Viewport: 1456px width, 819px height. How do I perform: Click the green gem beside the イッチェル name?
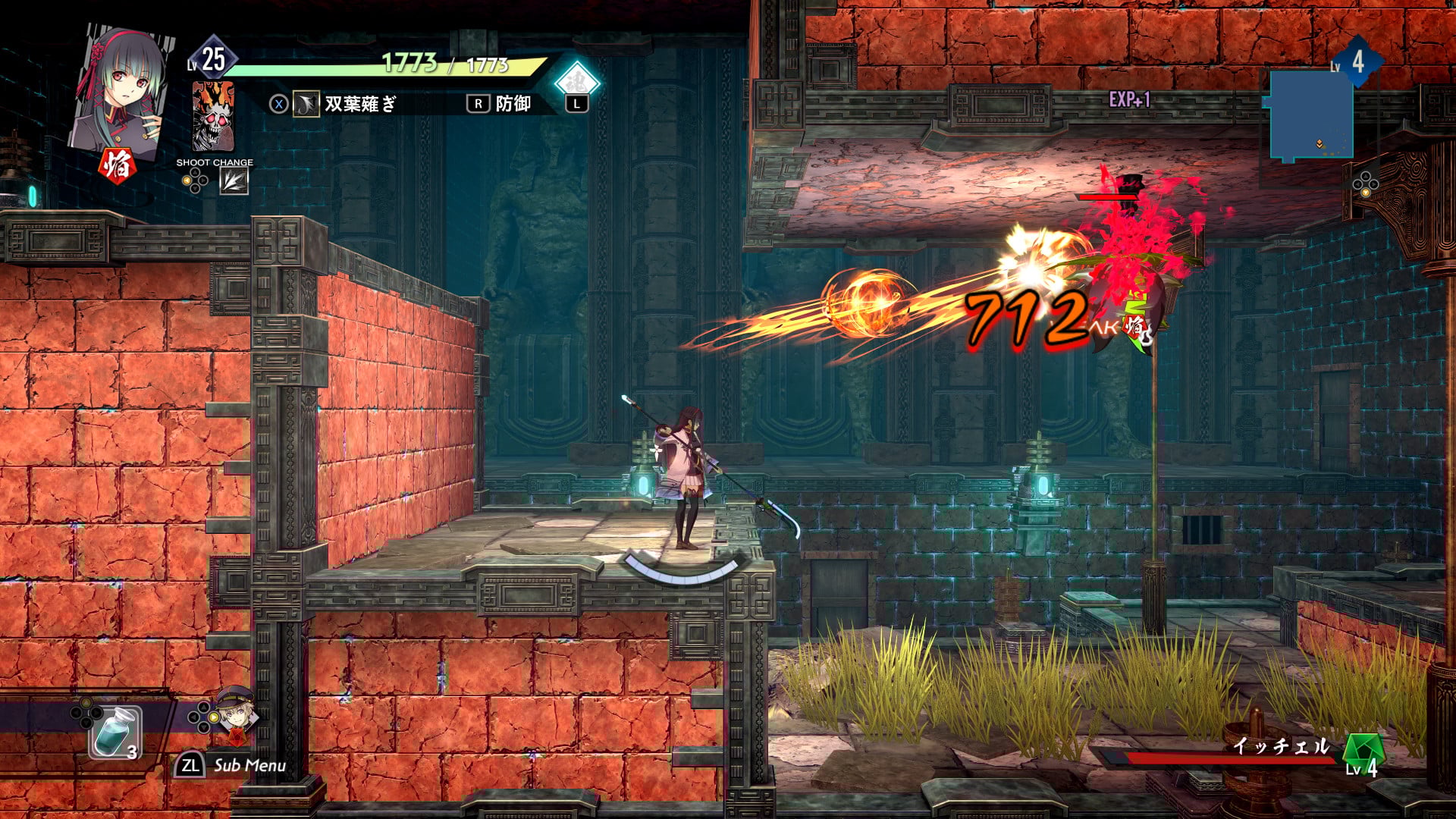click(x=1363, y=750)
